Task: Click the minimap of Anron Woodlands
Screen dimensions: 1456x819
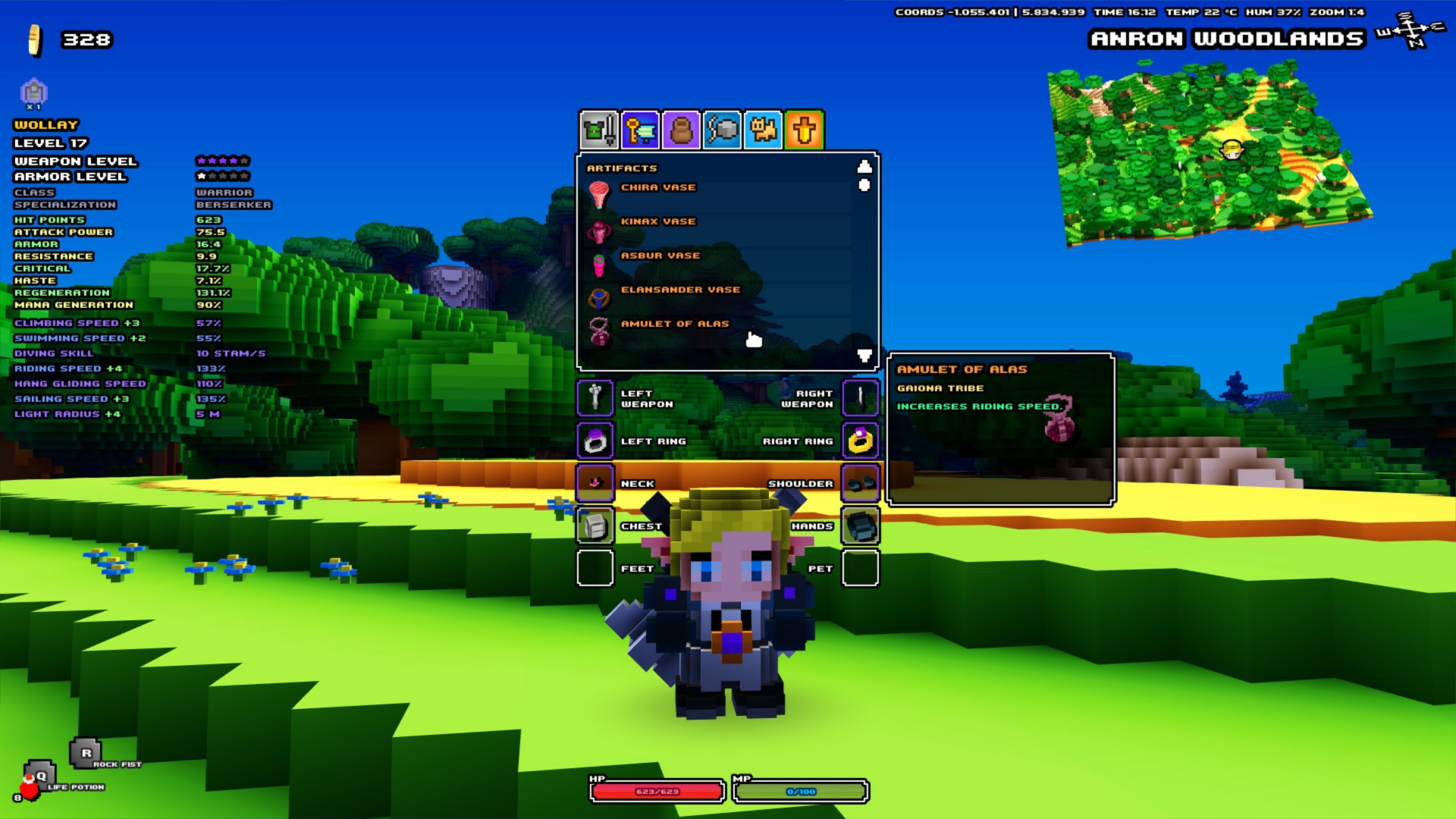Action: (x=1210, y=155)
